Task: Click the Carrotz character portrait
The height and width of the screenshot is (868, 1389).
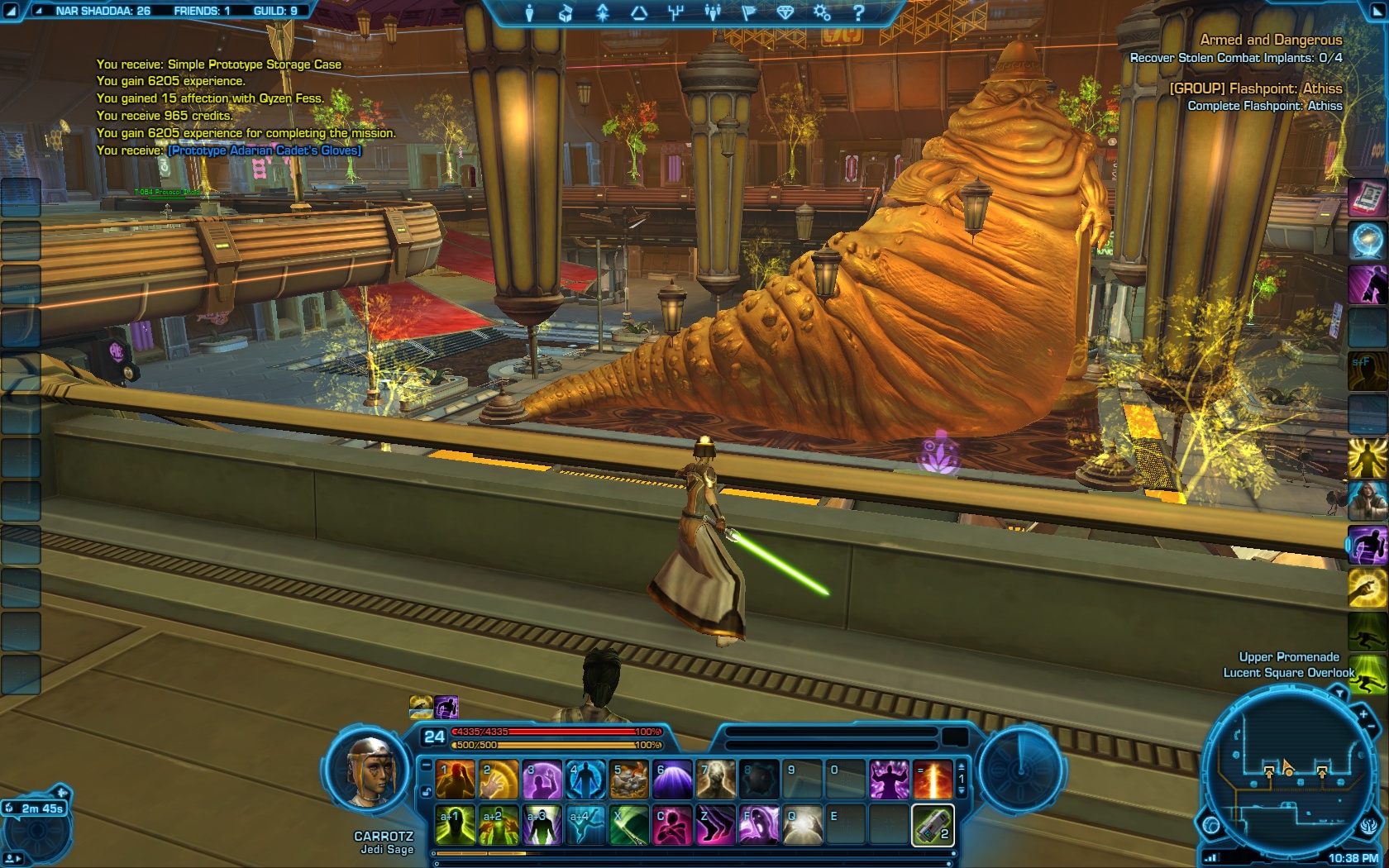Action: [x=370, y=772]
